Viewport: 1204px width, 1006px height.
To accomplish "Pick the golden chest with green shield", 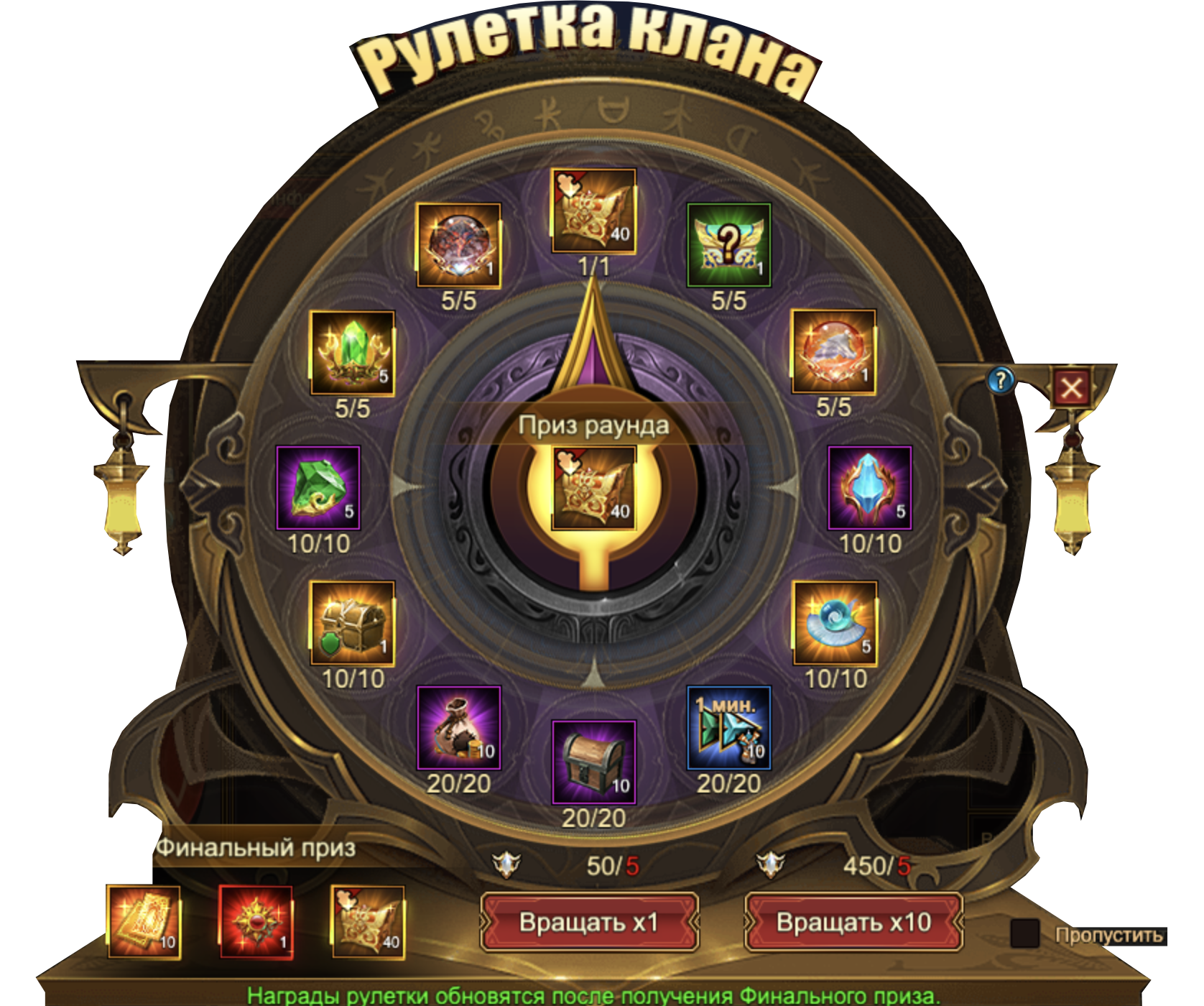I will coord(352,623).
